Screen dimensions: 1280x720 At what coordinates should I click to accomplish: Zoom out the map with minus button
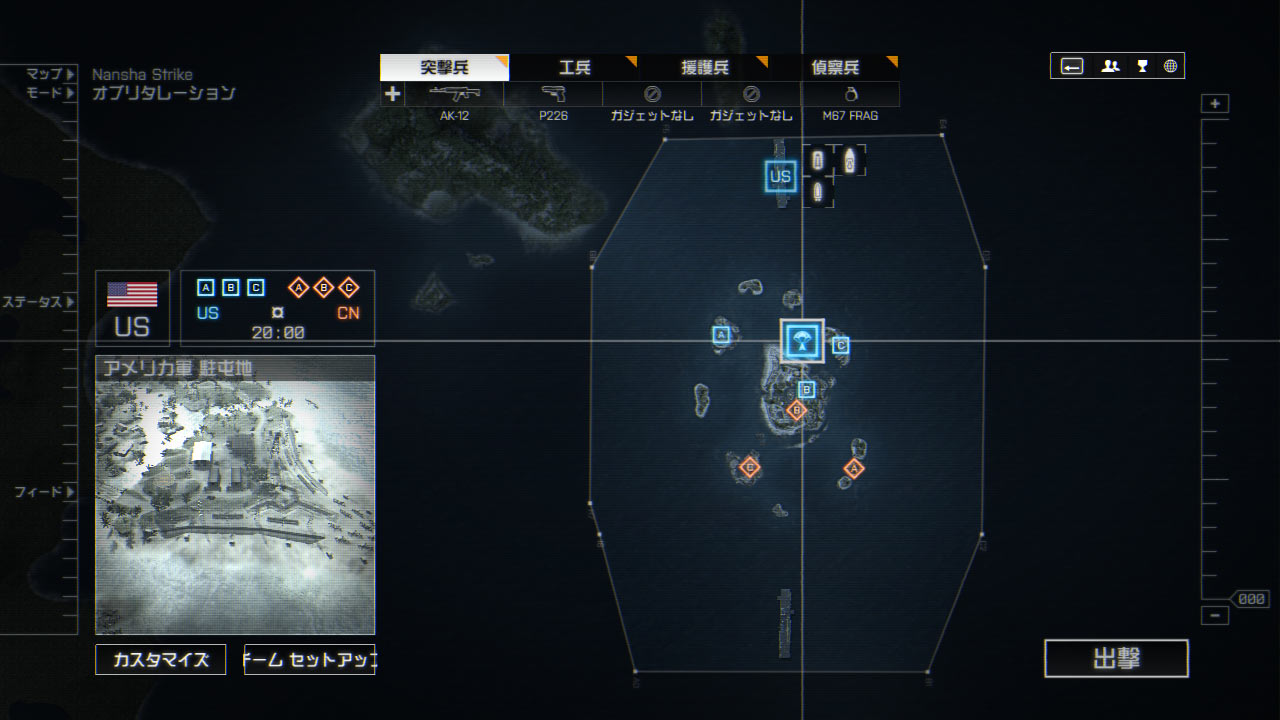point(1215,616)
